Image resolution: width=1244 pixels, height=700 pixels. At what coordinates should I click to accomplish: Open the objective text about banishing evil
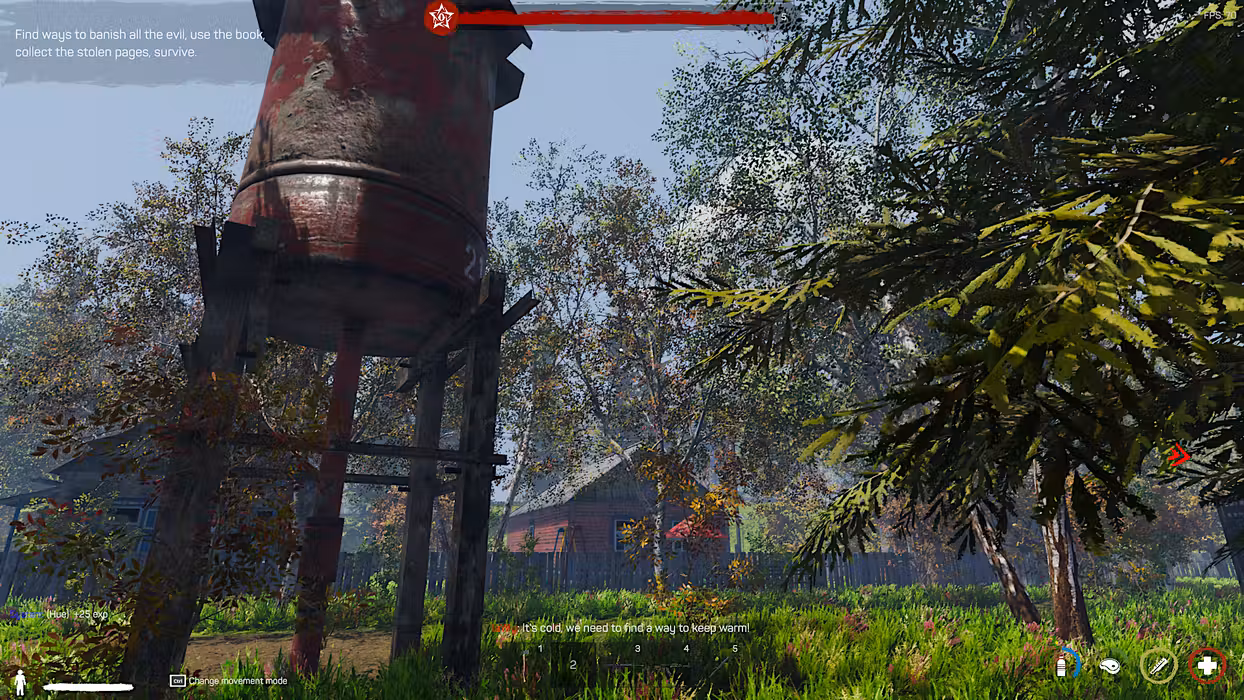(x=139, y=43)
